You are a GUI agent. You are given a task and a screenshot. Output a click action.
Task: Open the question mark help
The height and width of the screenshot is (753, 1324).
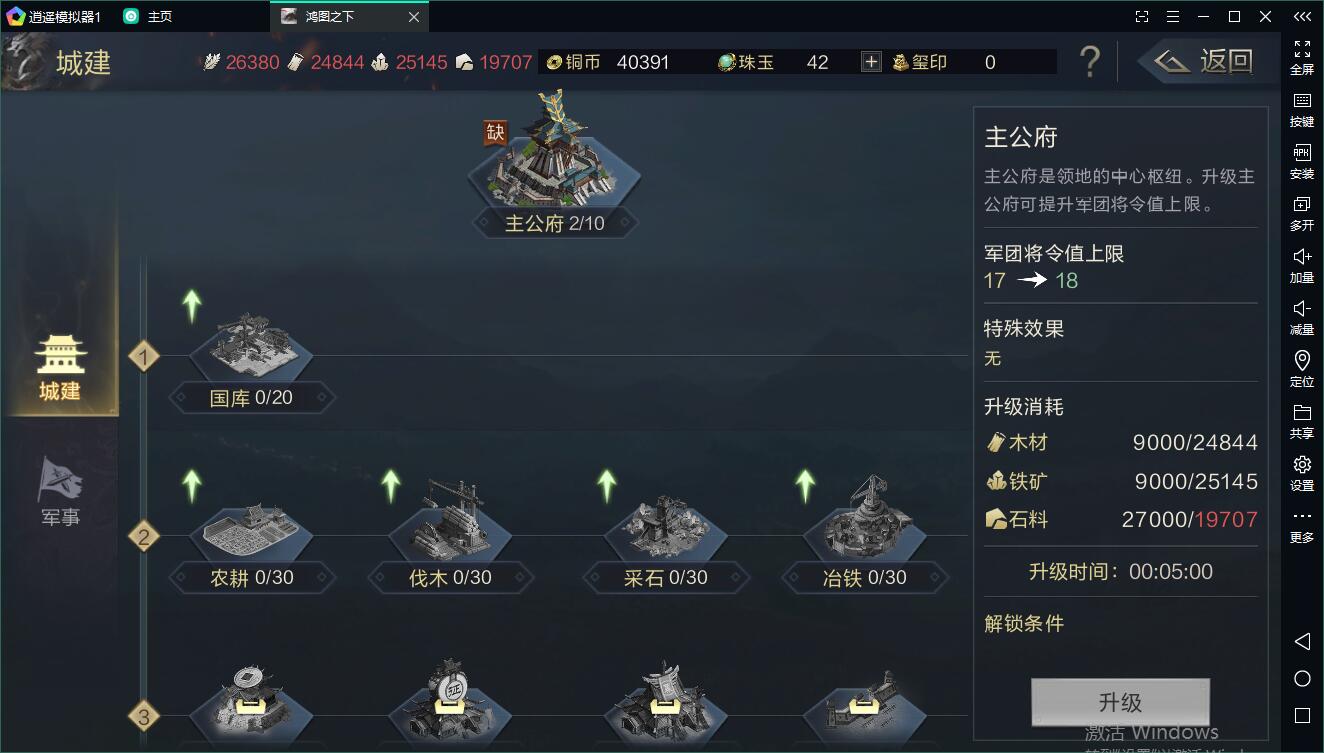pyautogui.click(x=1090, y=62)
